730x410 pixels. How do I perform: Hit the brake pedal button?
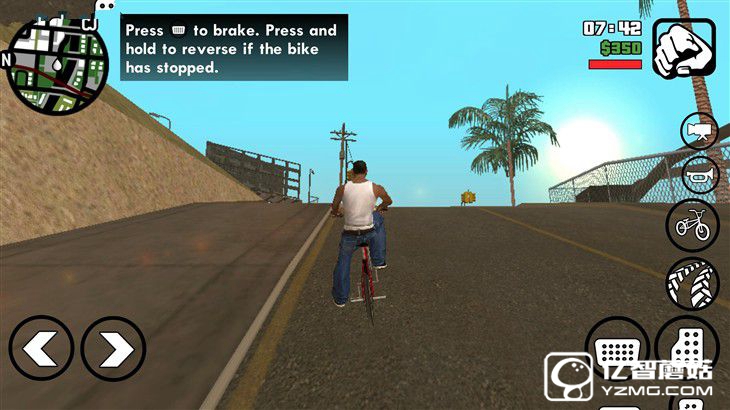click(617, 349)
